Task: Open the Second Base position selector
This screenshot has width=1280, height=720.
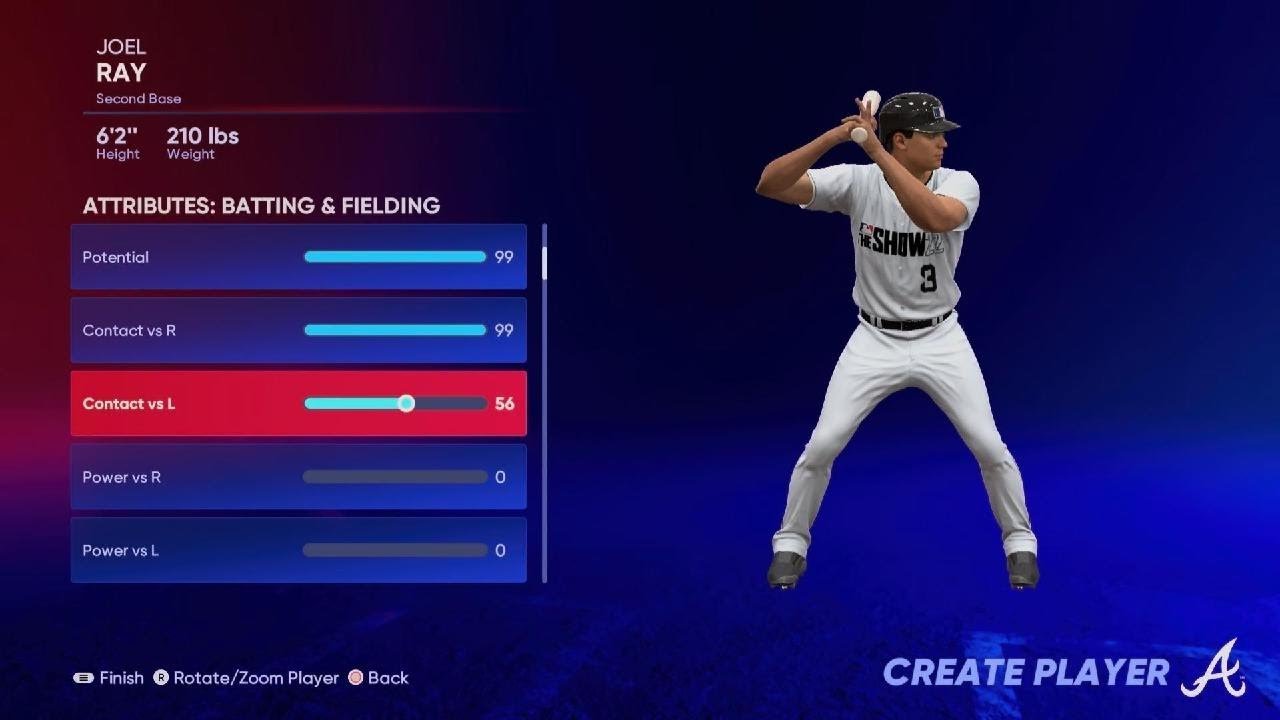Action: [x=137, y=98]
